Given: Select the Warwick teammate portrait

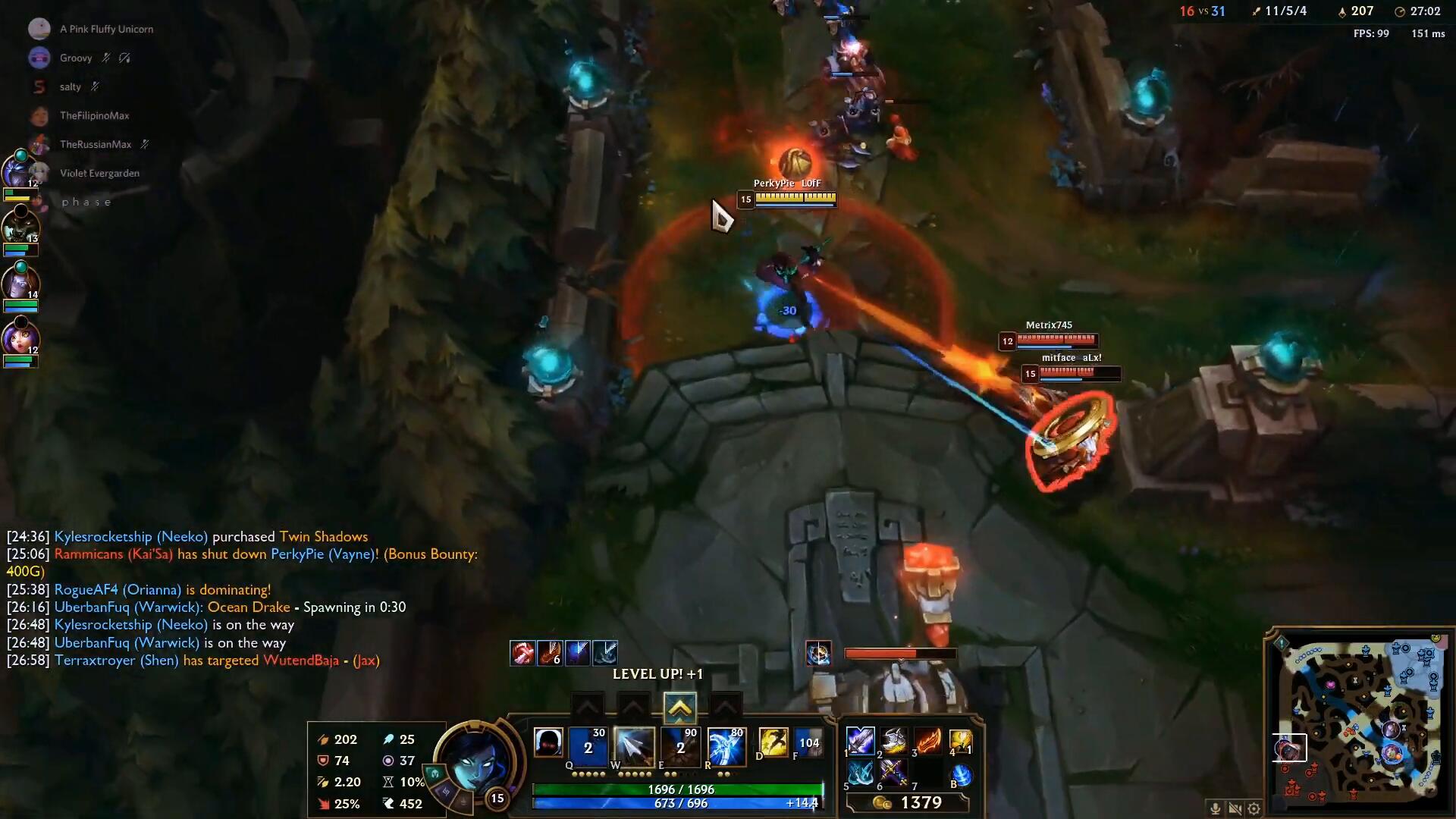Looking at the screenshot, I should point(20,226).
